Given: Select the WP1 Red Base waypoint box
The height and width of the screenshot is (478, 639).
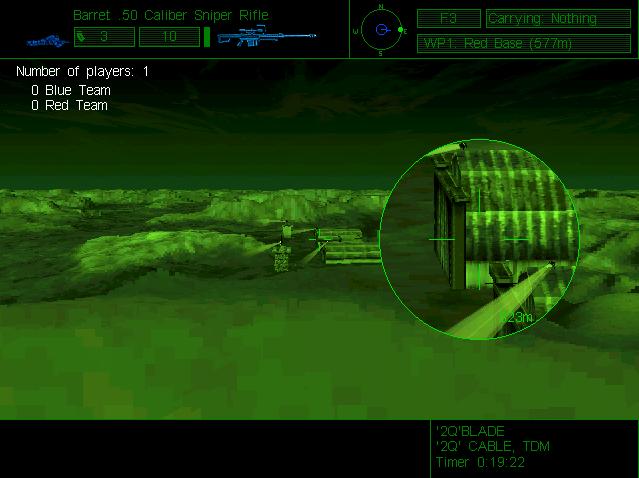Looking at the screenshot, I should (x=510, y=44).
